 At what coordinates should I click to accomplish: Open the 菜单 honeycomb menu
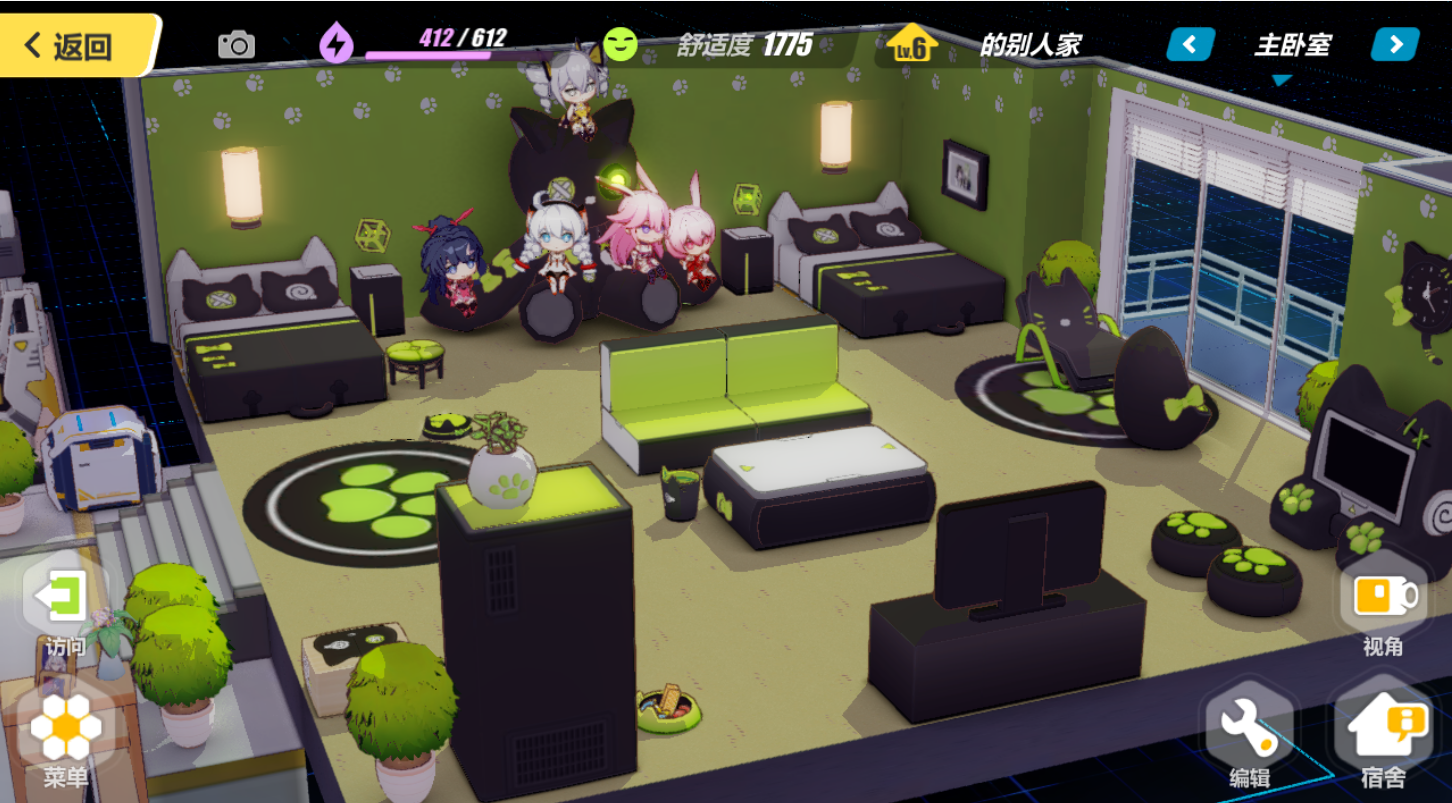click(x=66, y=735)
